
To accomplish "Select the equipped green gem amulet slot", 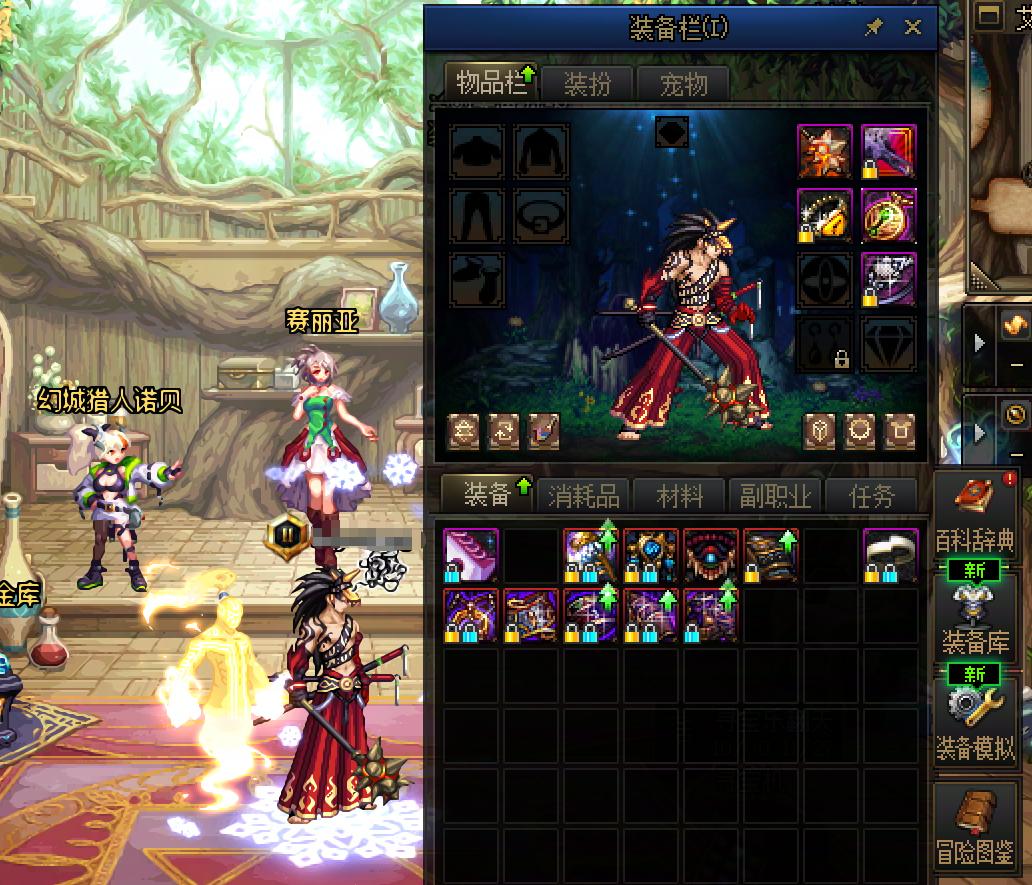I will coord(888,214).
